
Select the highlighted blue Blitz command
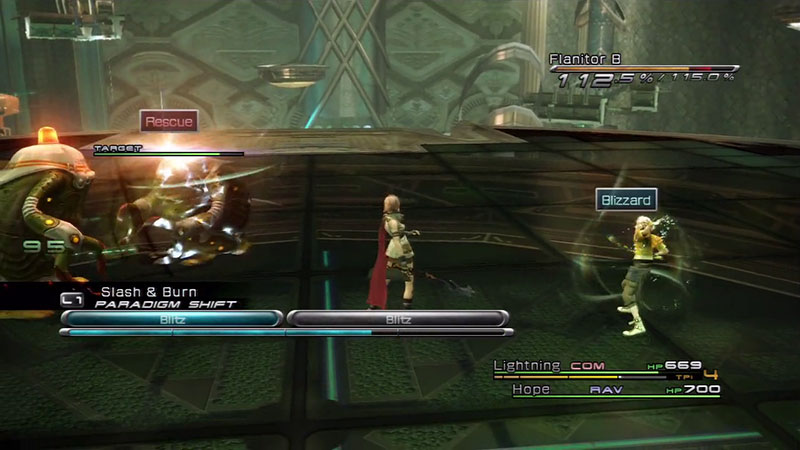pyautogui.click(x=171, y=318)
